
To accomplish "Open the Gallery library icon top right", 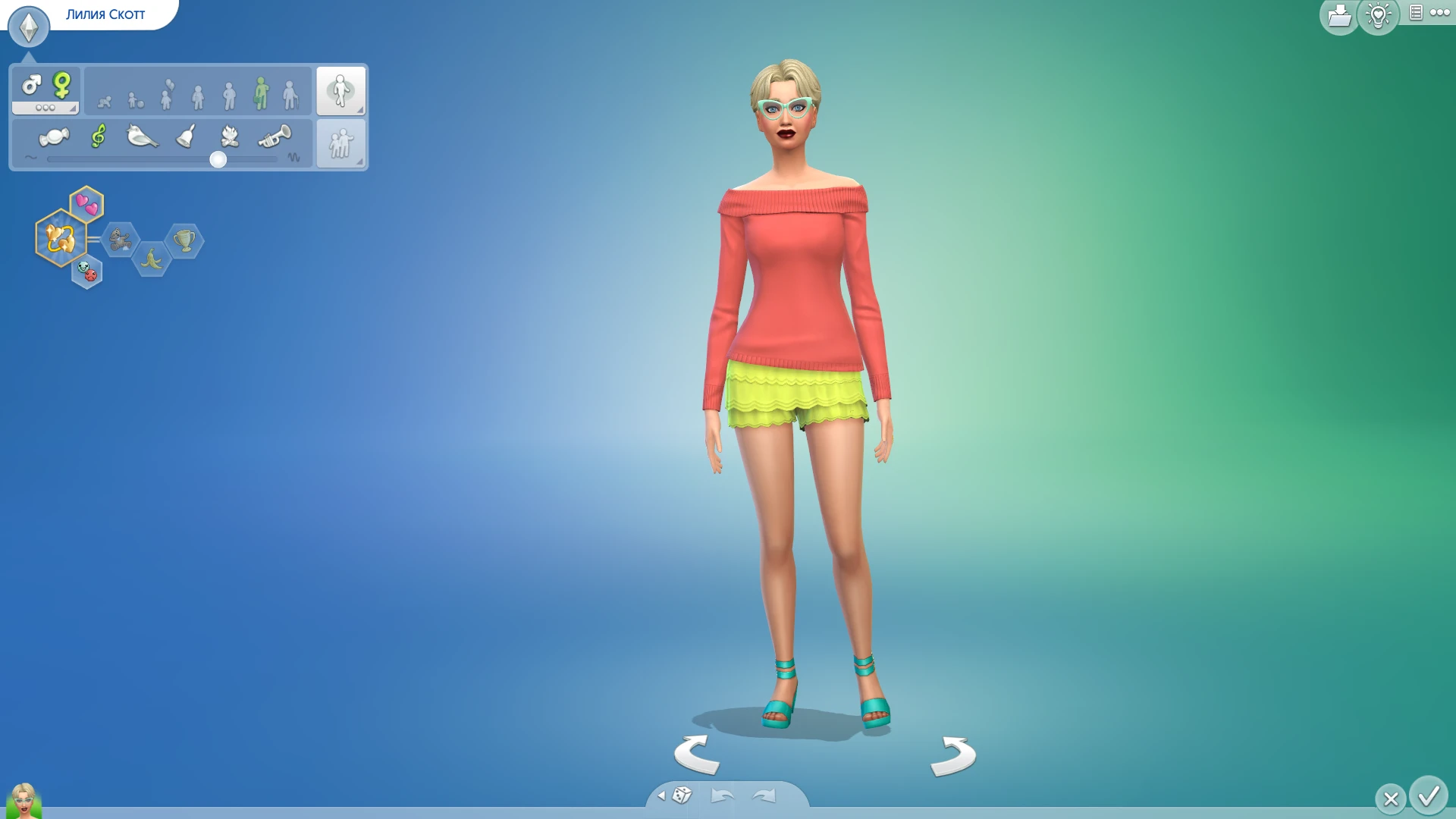I will 1339,15.
